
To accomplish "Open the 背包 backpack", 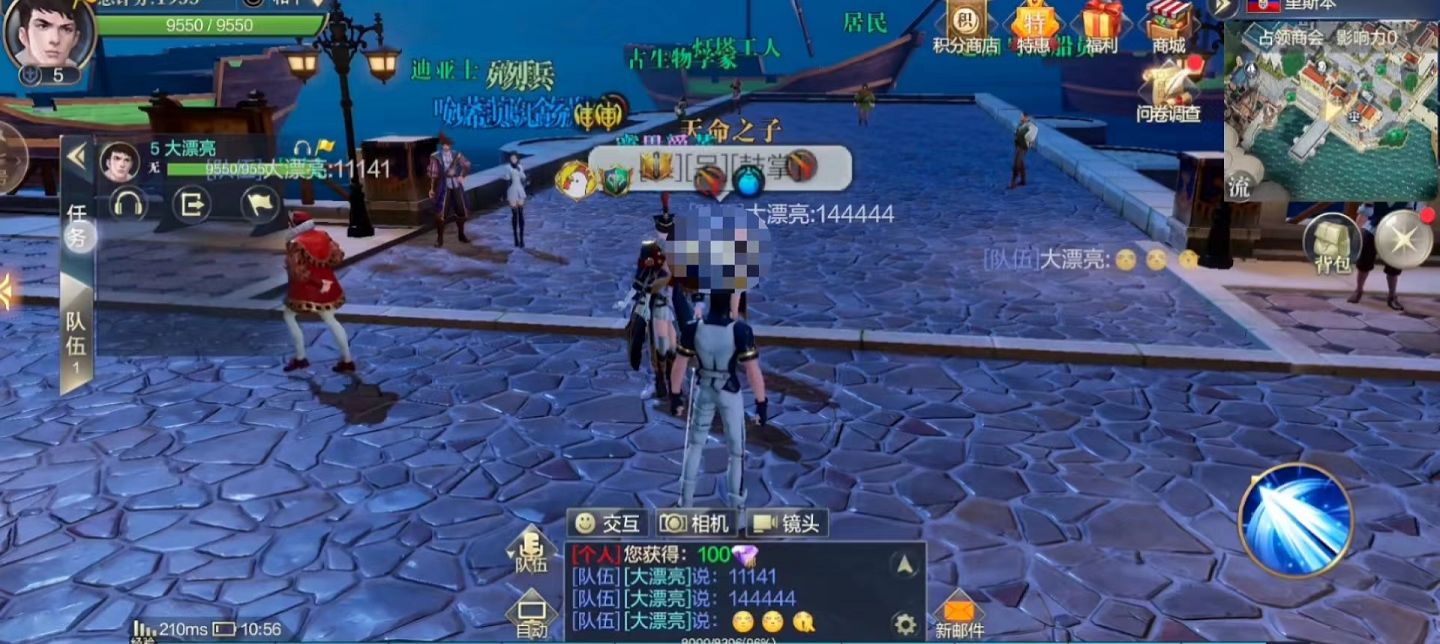I will [1331, 243].
